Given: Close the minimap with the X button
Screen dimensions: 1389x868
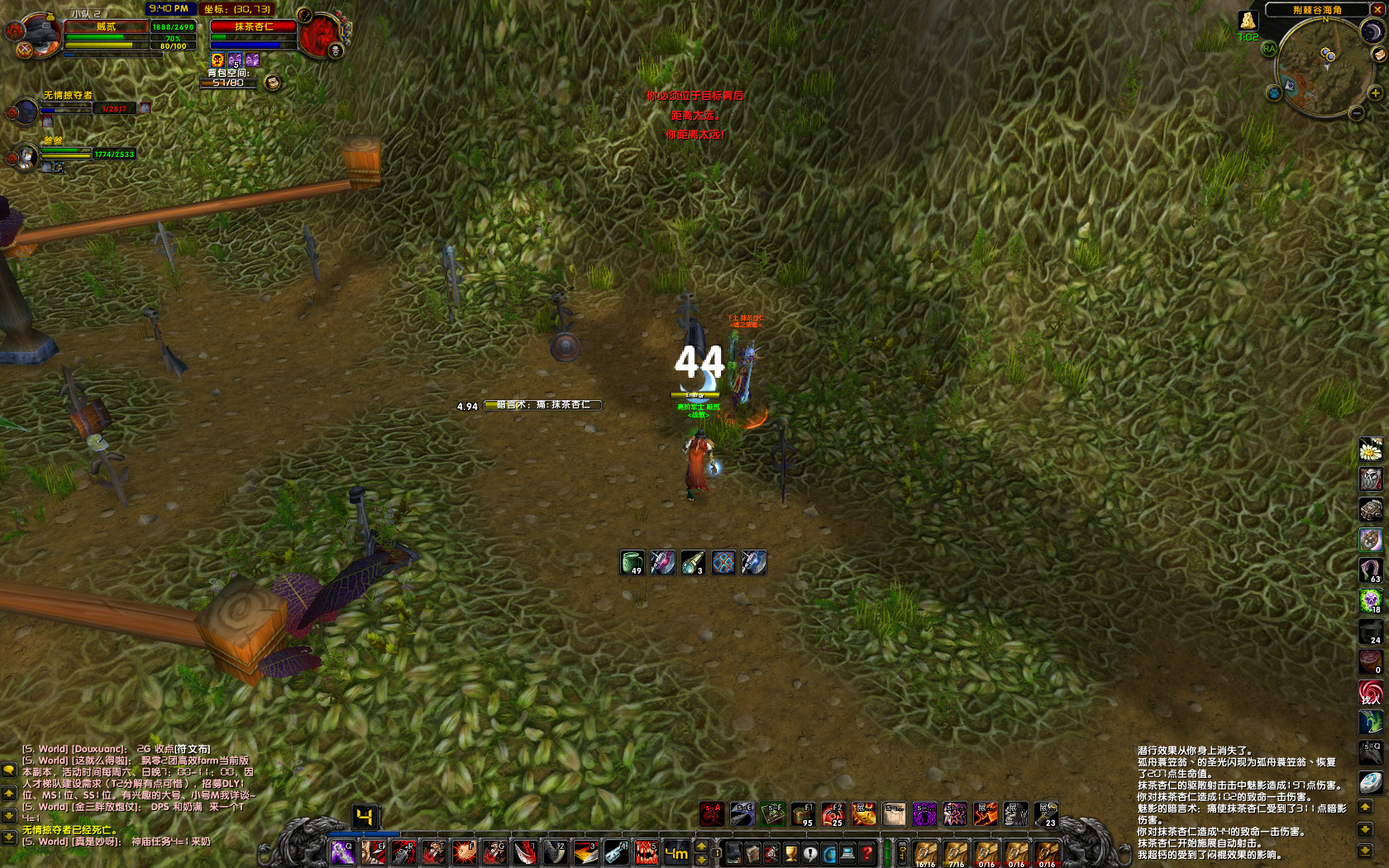Looking at the screenshot, I should [1378, 10].
